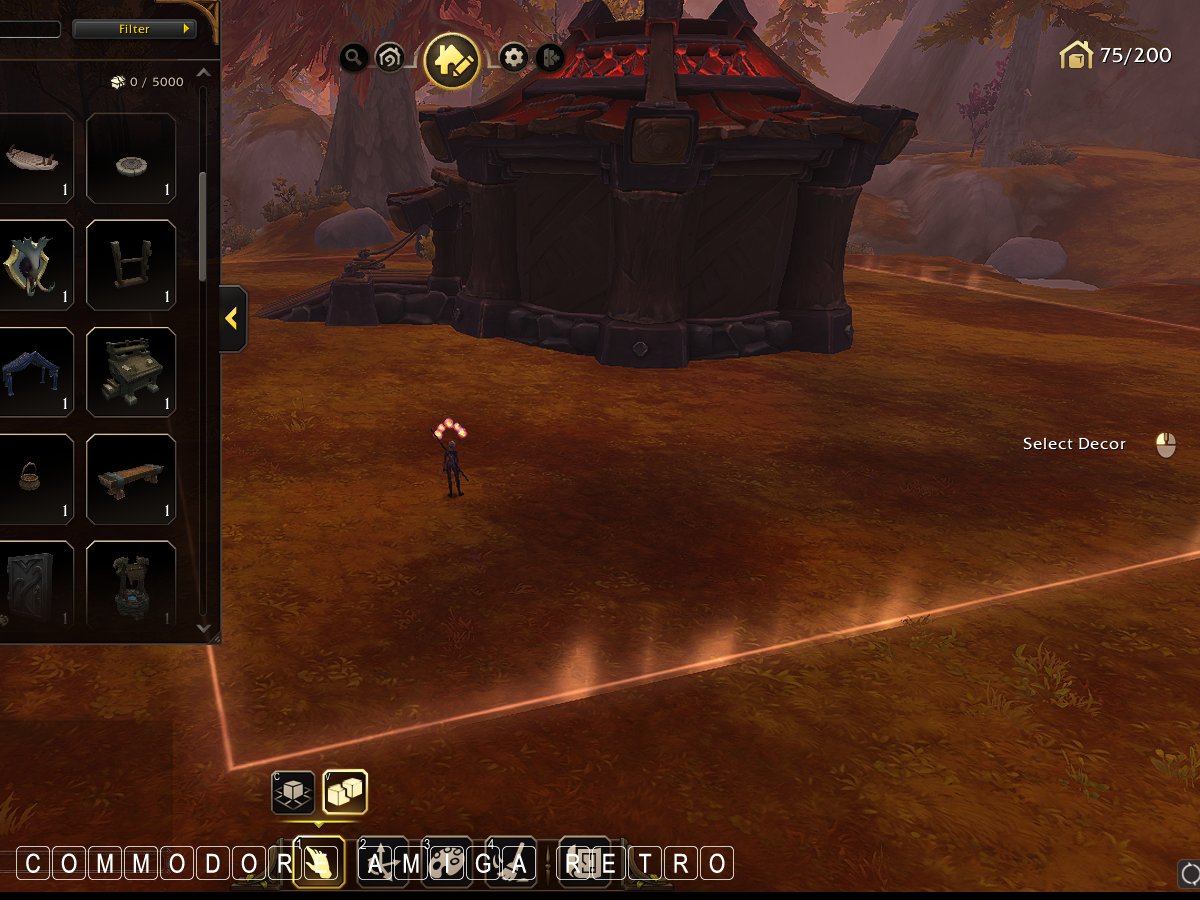Image resolution: width=1200 pixels, height=900 pixels.
Task: Pick the wooden bench decor item
Action: 131,479
